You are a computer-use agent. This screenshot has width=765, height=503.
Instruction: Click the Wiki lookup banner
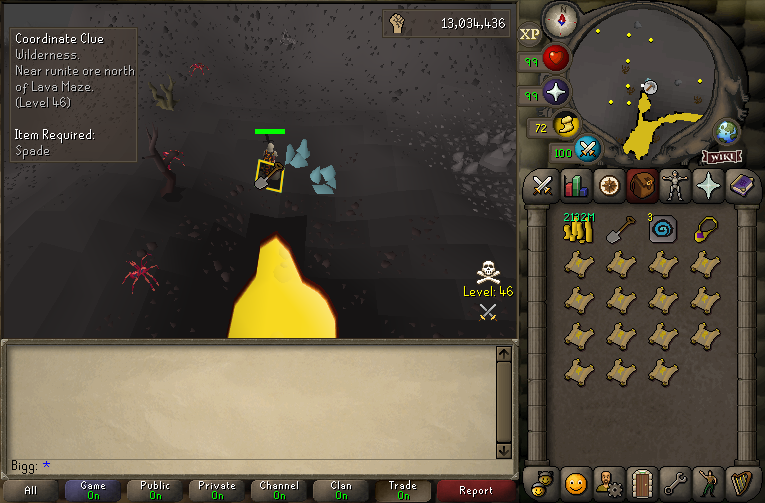tap(722, 156)
